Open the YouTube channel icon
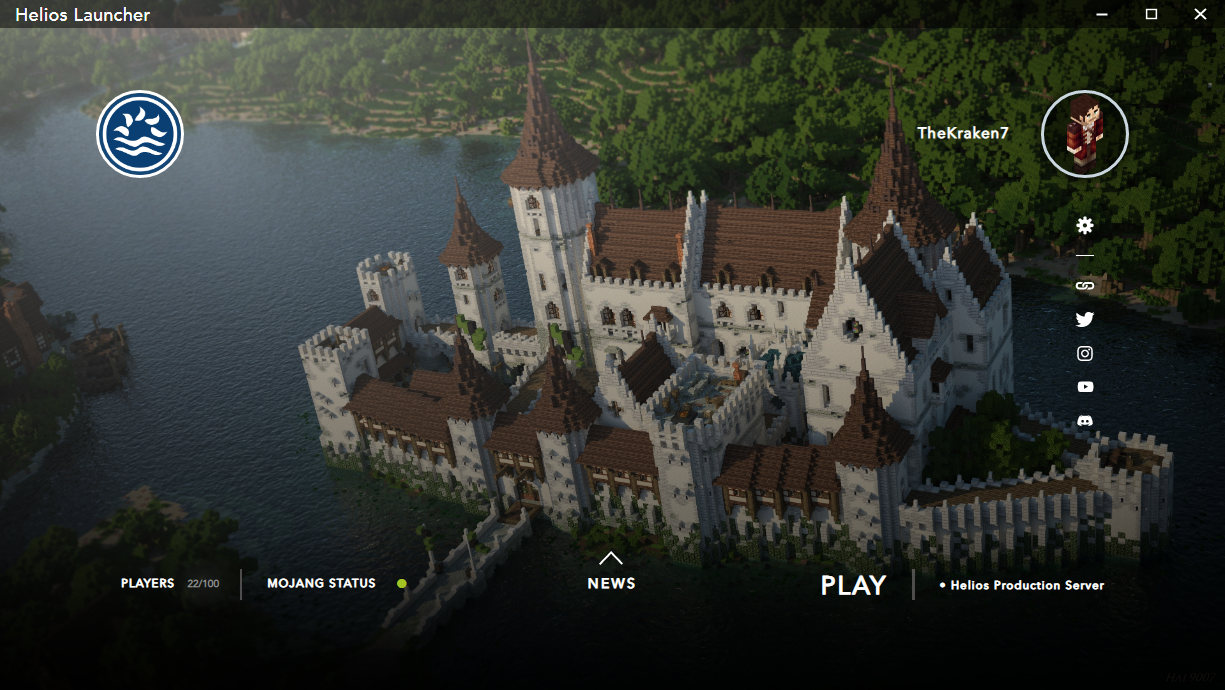The width and height of the screenshot is (1225, 690). [1085, 387]
